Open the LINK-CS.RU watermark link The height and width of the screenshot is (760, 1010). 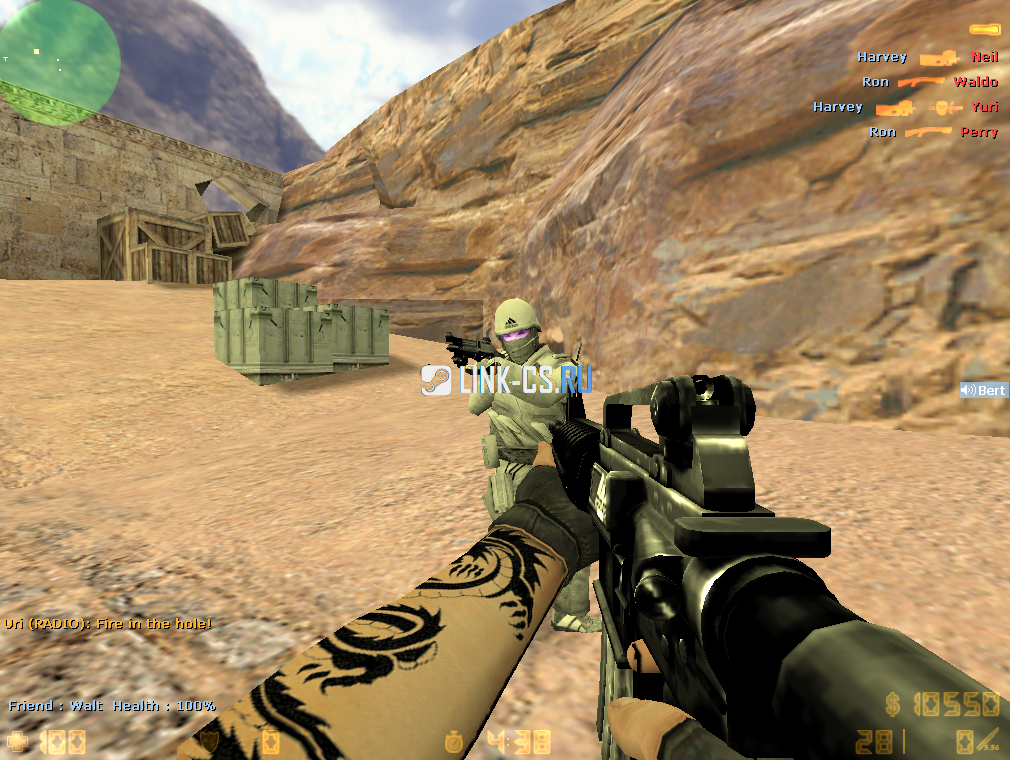point(507,379)
